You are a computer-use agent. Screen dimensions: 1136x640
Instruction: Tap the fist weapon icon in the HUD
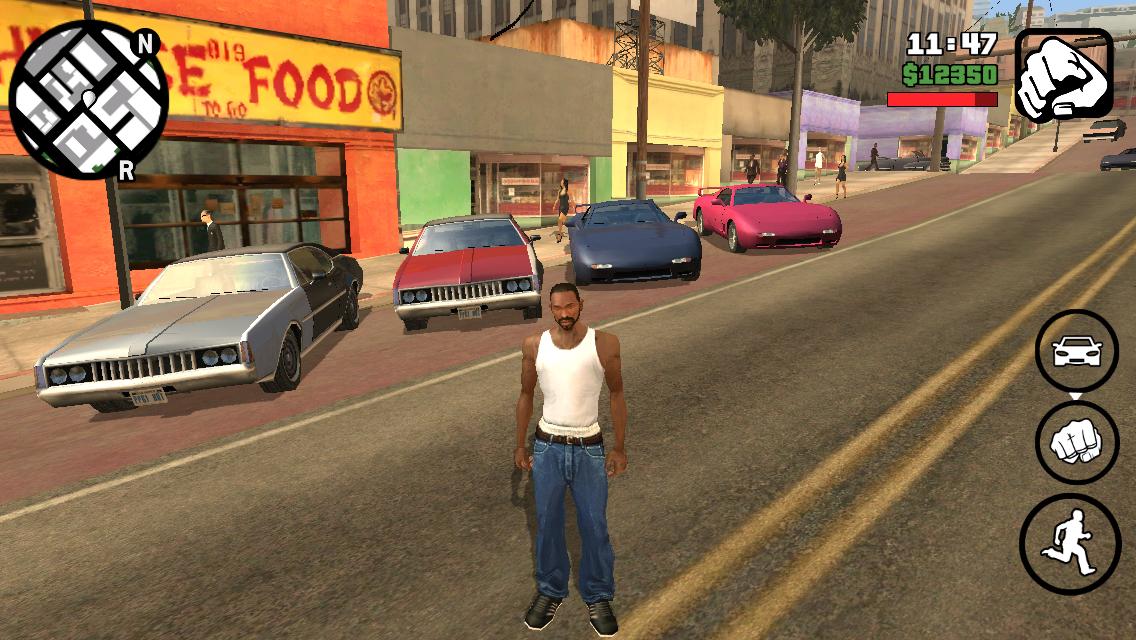point(1064,75)
